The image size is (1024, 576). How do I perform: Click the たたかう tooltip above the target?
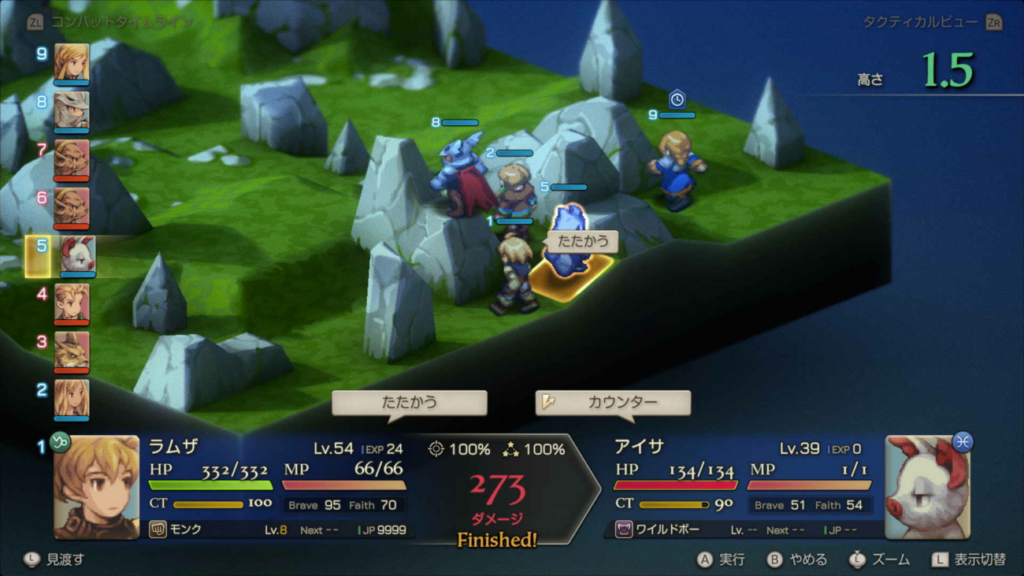581,241
